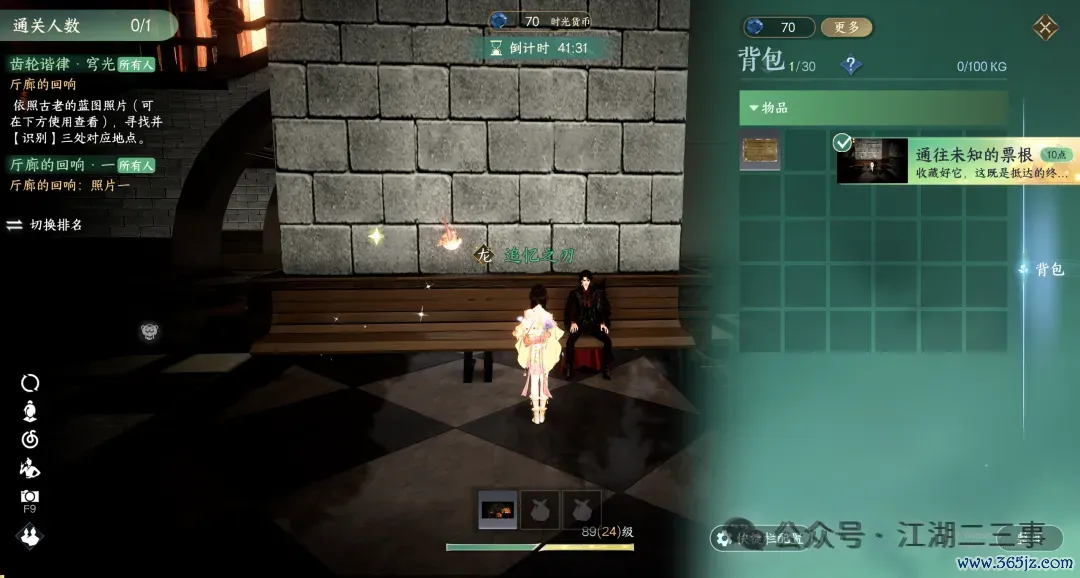Click the circular arrows refresh icon
Screen dimensions: 1080x578
[x=30, y=382]
